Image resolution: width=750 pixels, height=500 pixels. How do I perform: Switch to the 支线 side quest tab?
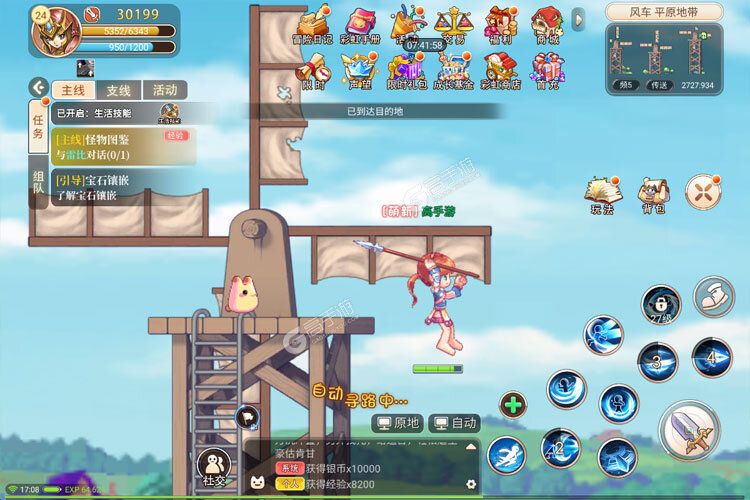[119, 89]
